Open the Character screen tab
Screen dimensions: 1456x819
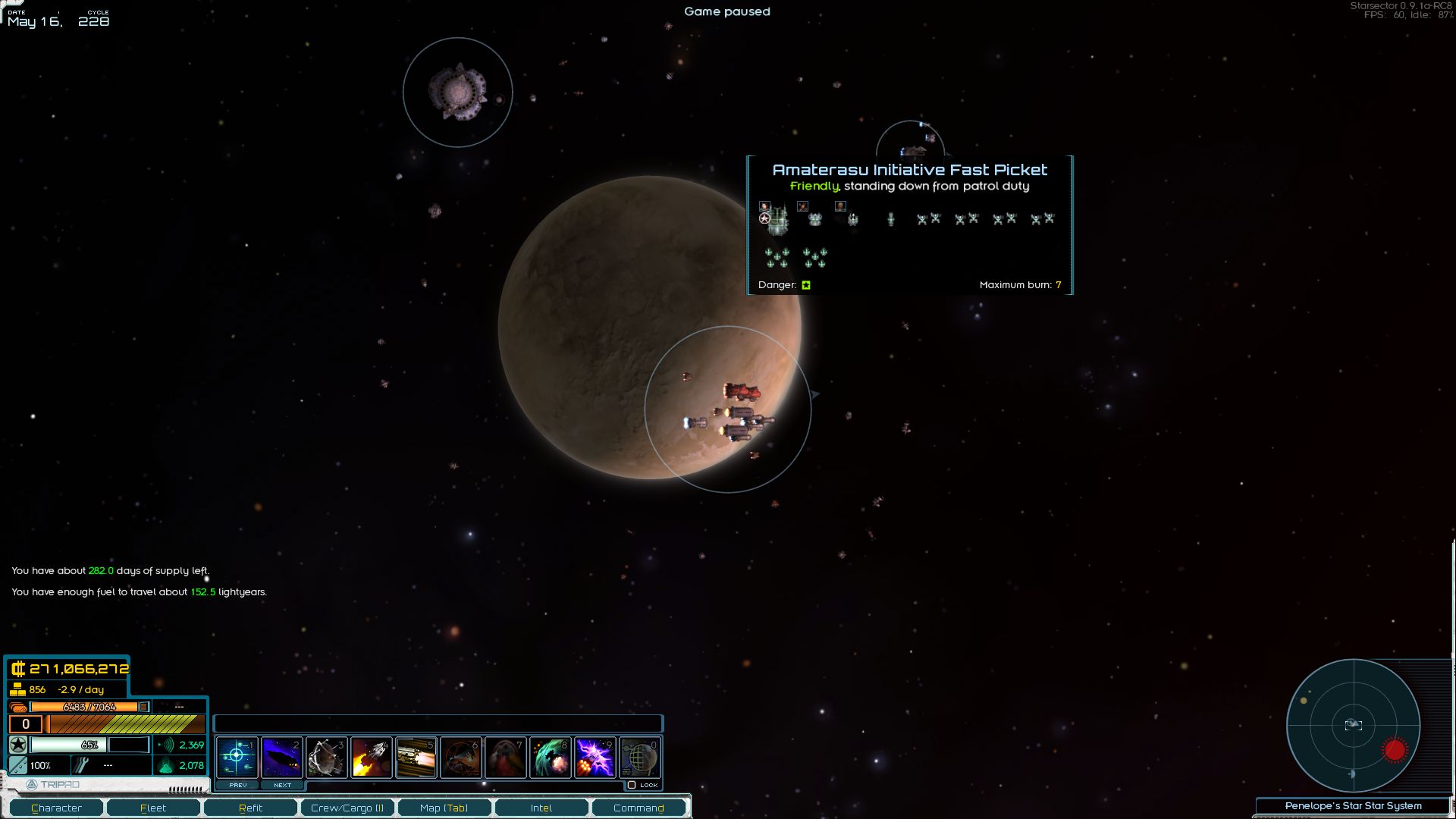click(x=58, y=808)
